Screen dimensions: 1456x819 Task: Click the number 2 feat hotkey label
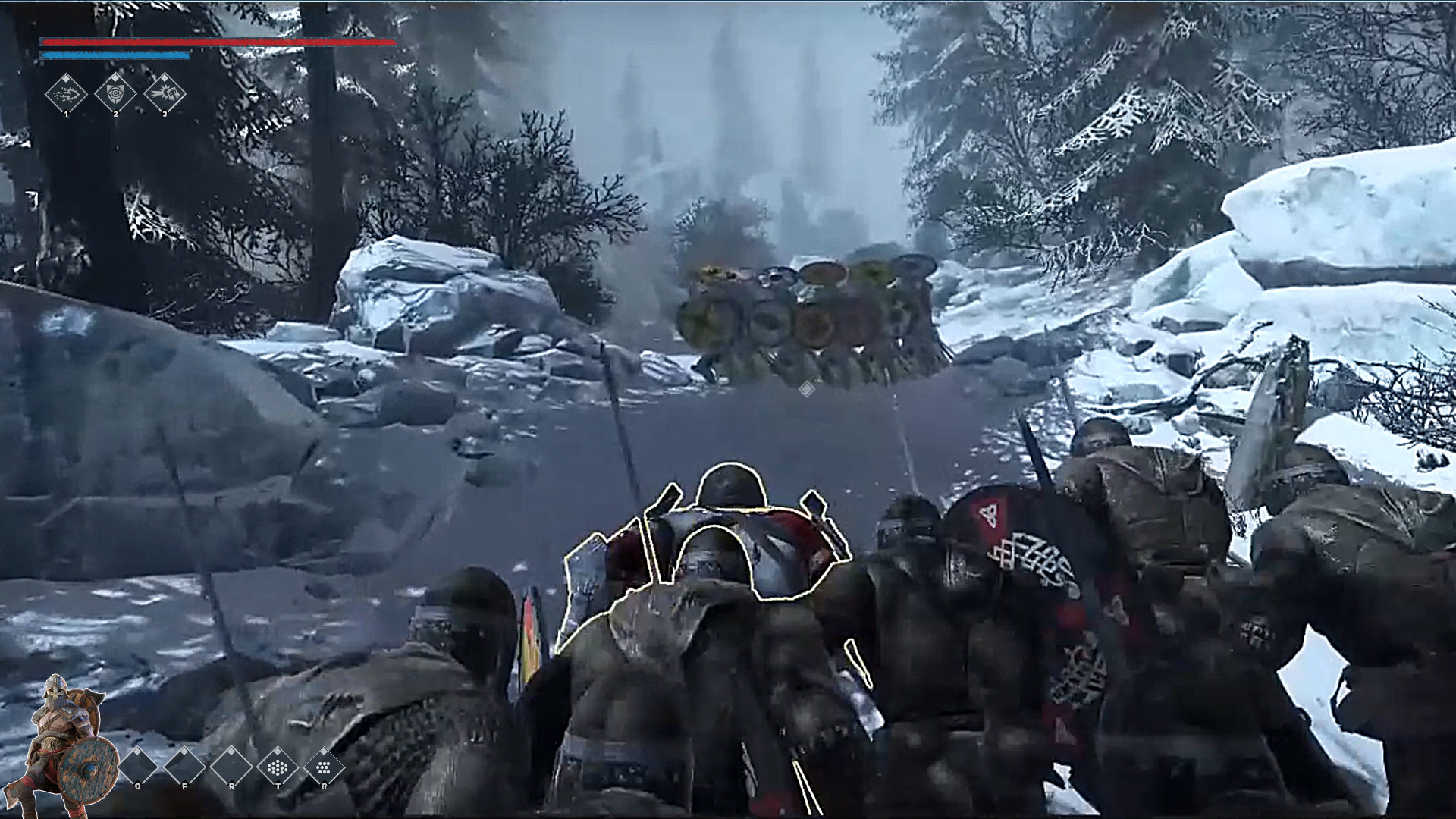pyautogui.click(x=116, y=115)
